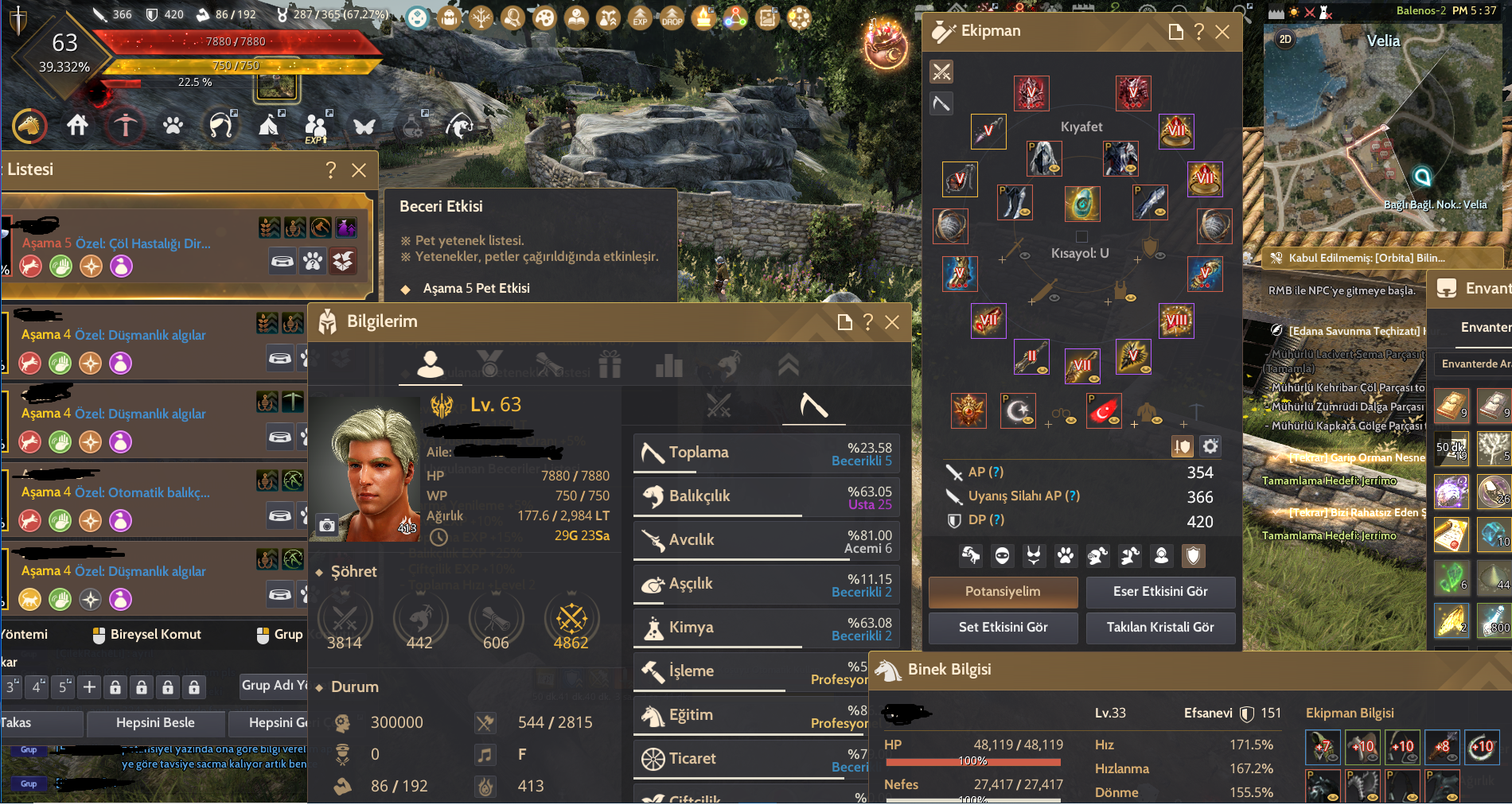1512x805 pixels.
Task: Select the paw pet filter icon in Ekipman
Action: point(1066,556)
